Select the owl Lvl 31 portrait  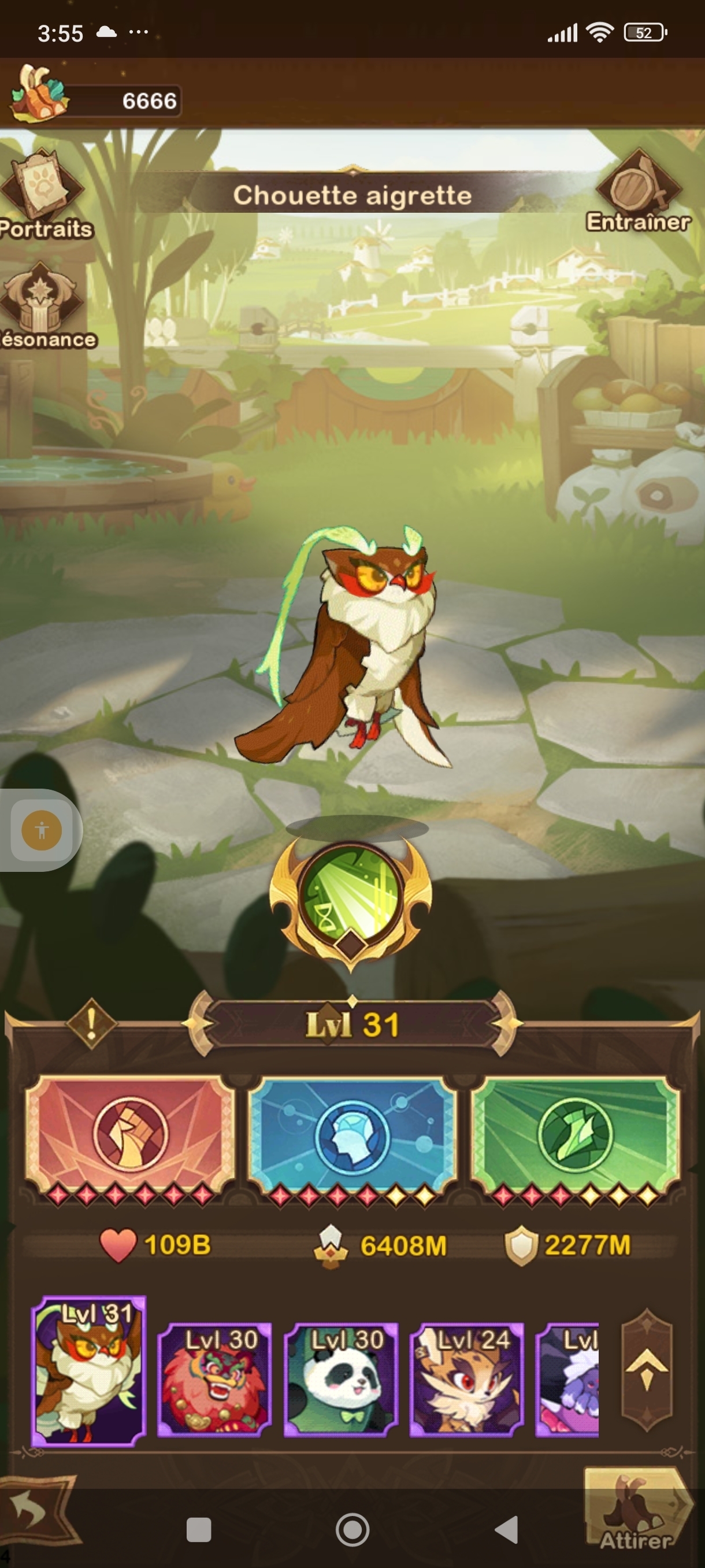89,1371
